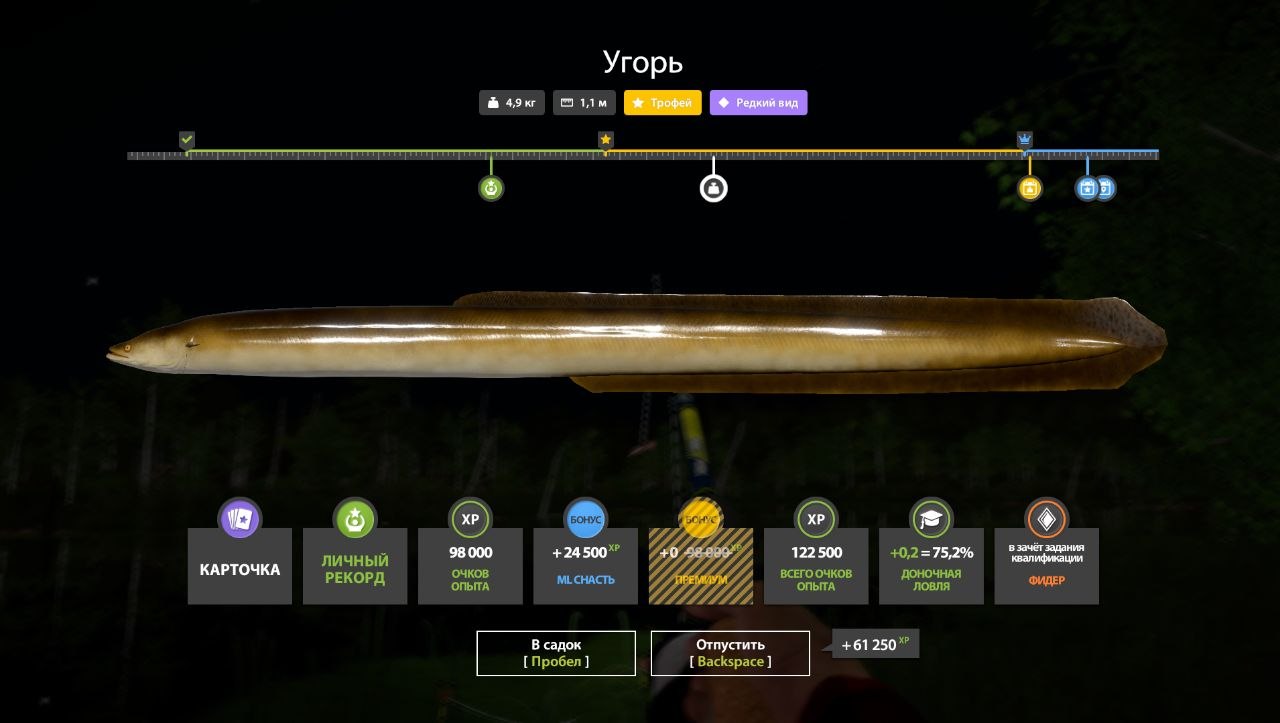Screen dimensions: 1280x723
Task: Click the trophy star marker above the scale
Action: pos(605,140)
